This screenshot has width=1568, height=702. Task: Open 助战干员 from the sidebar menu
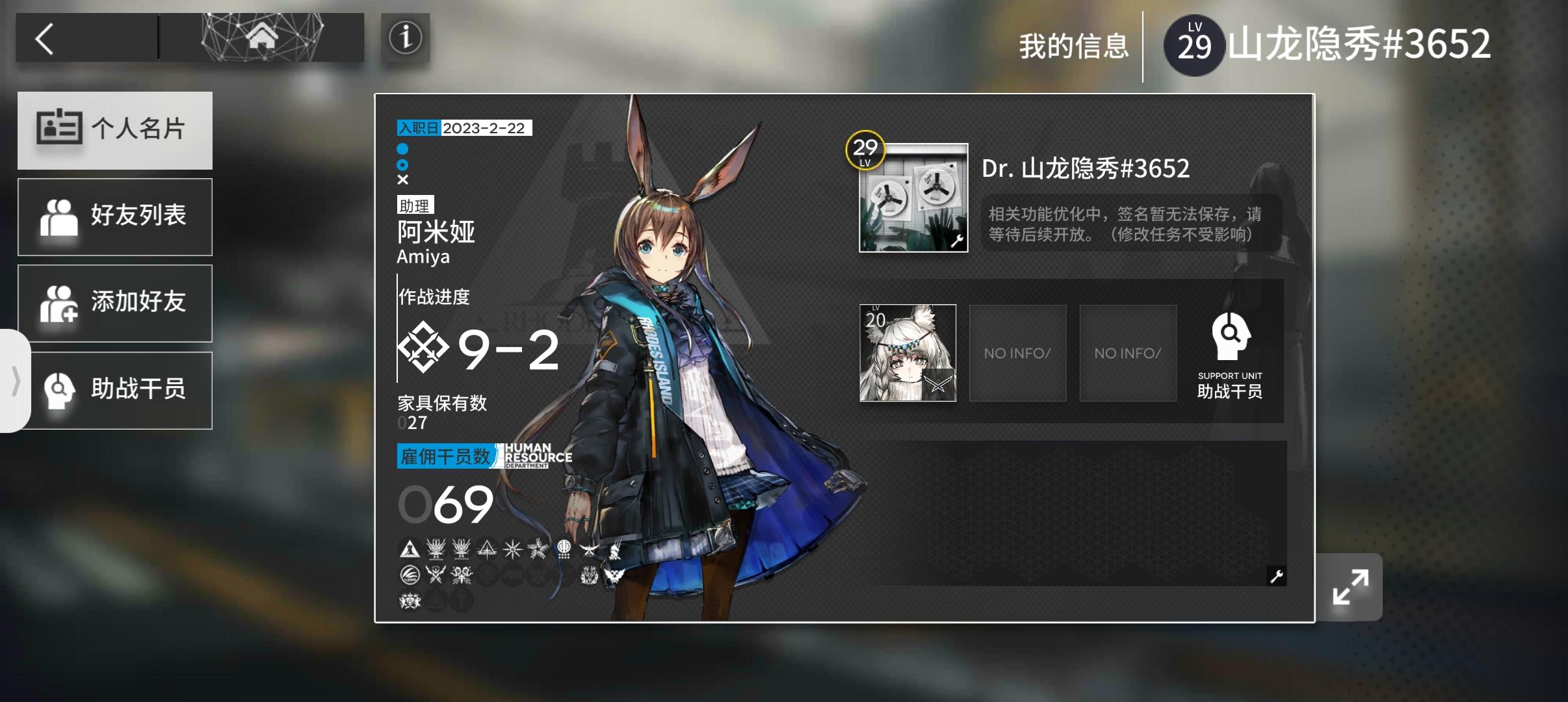(115, 389)
